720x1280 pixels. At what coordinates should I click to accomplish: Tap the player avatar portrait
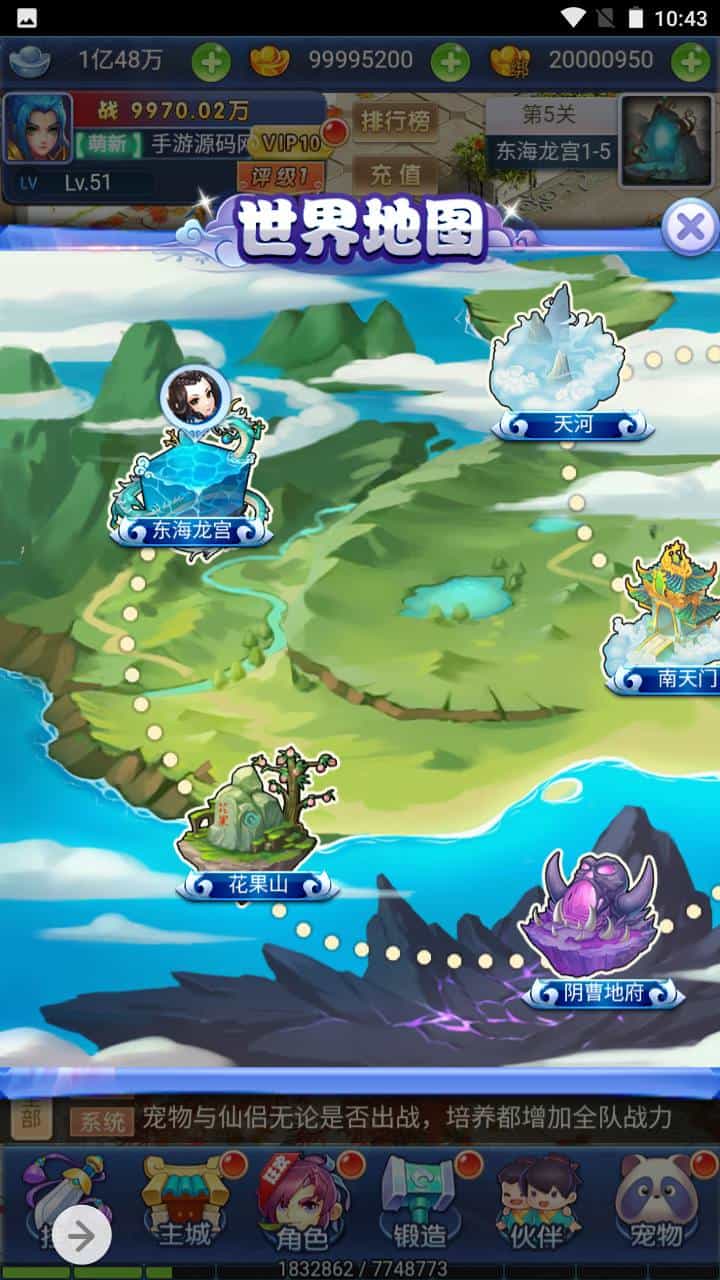(x=38, y=128)
